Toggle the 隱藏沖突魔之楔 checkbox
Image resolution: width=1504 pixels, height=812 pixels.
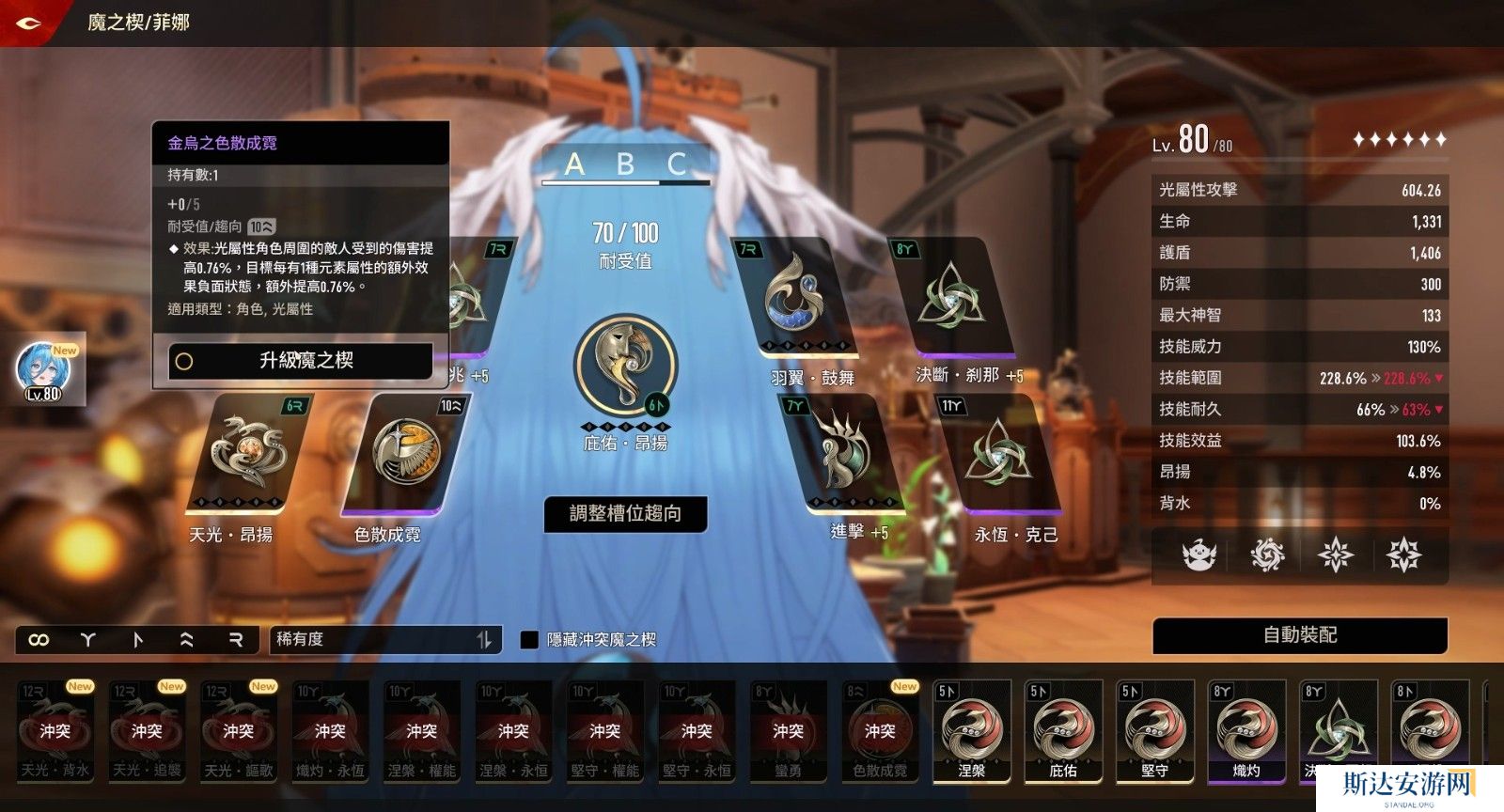[529, 640]
